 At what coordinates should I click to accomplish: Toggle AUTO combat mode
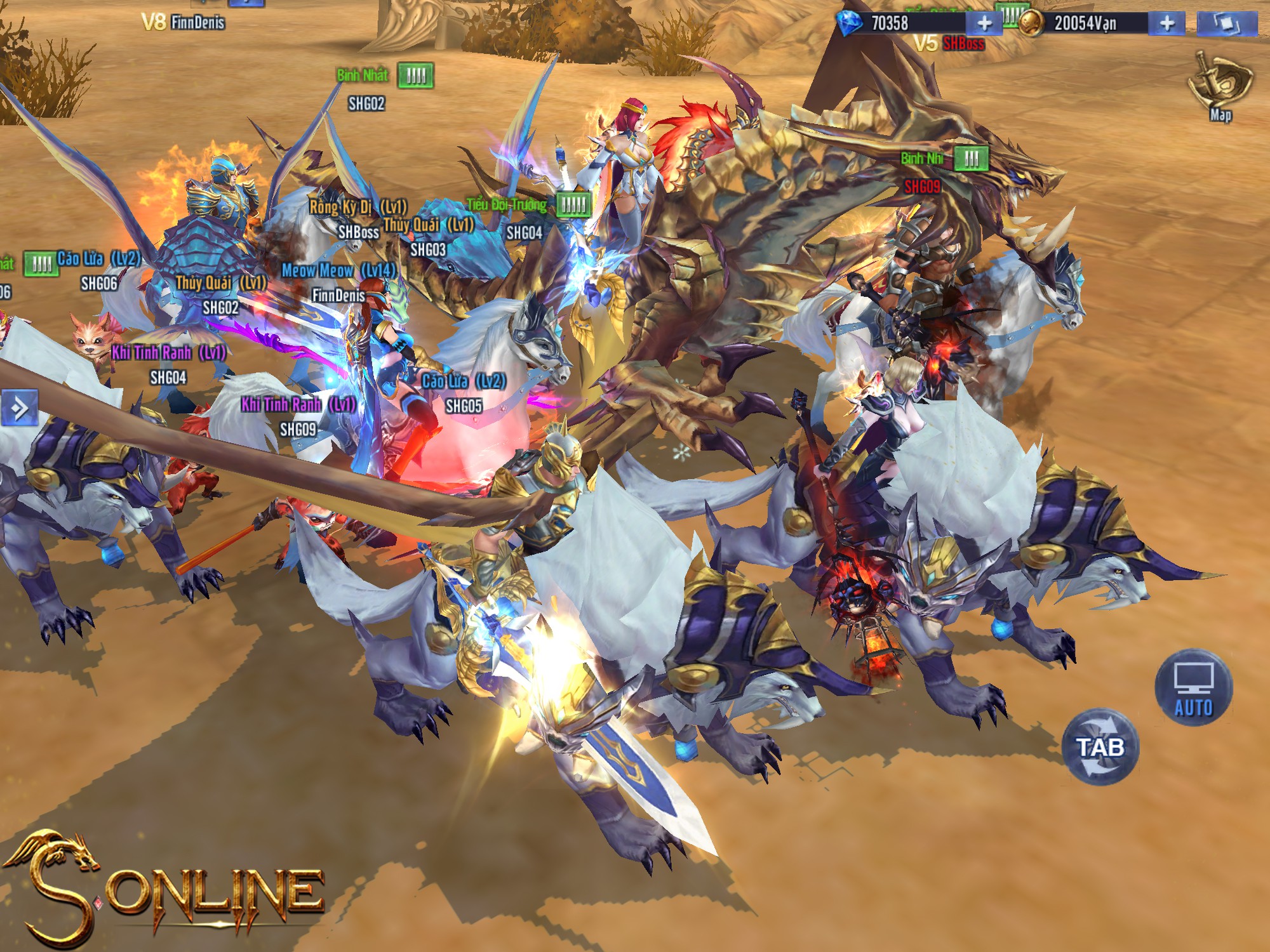click(1193, 687)
